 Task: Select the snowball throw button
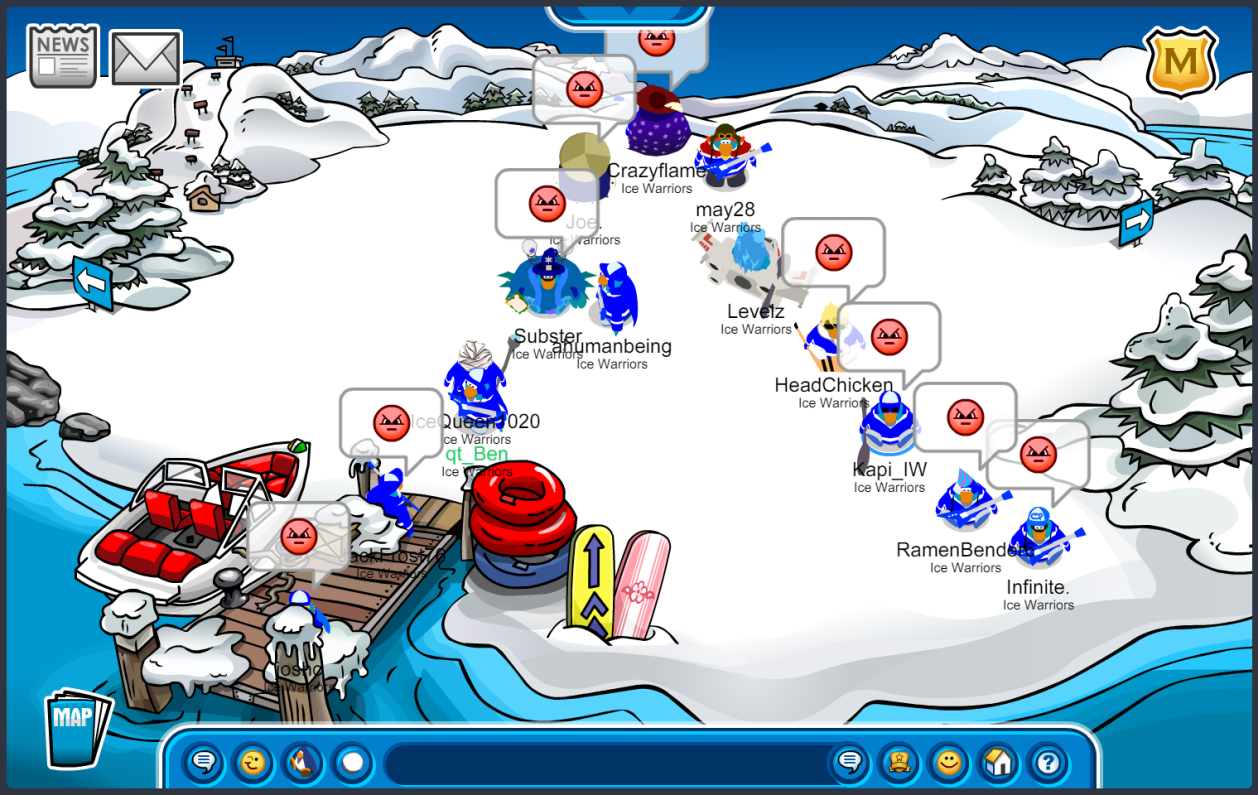tap(352, 764)
